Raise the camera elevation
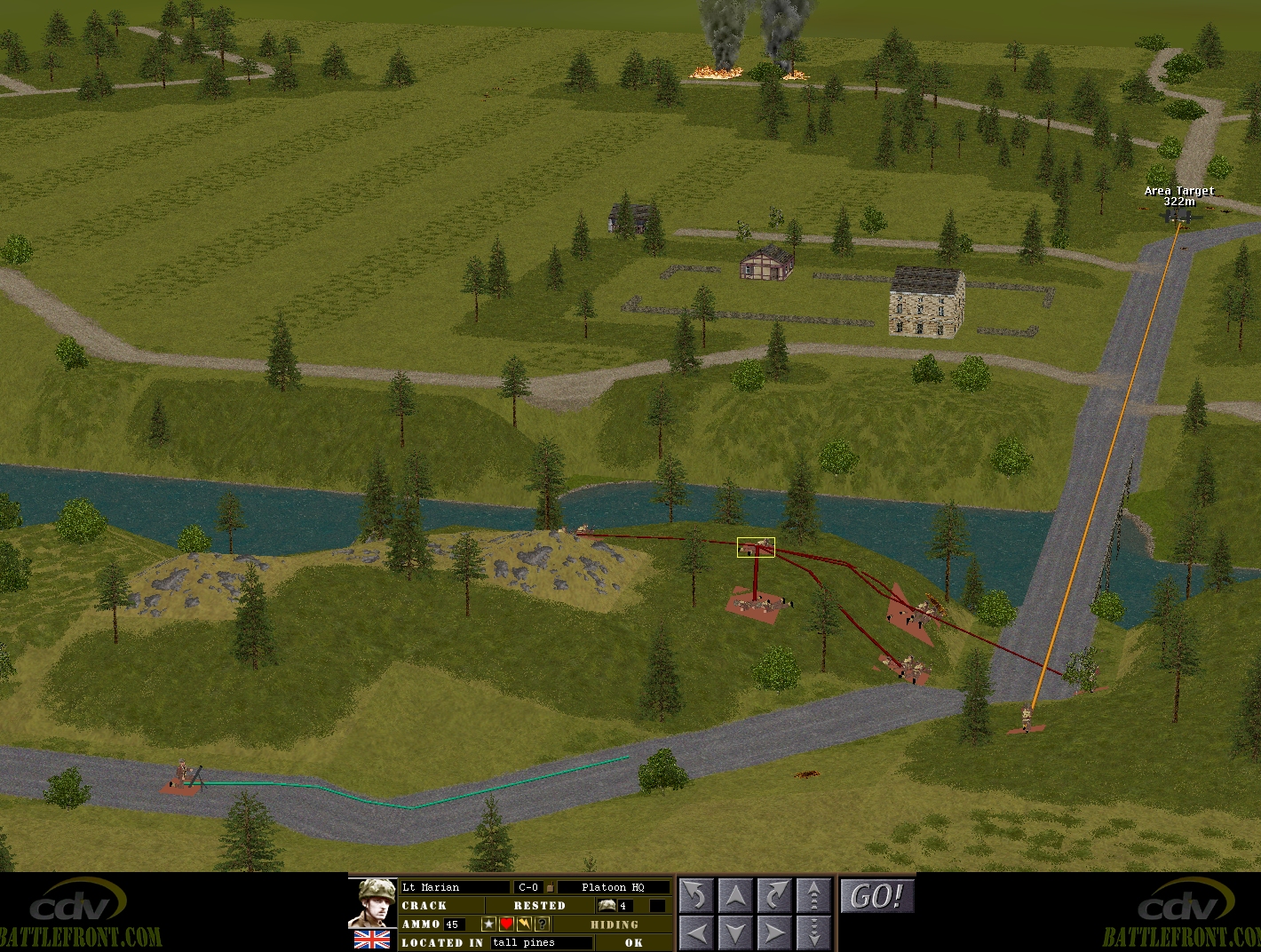The width and height of the screenshot is (1261, 952). coord(813,896)
